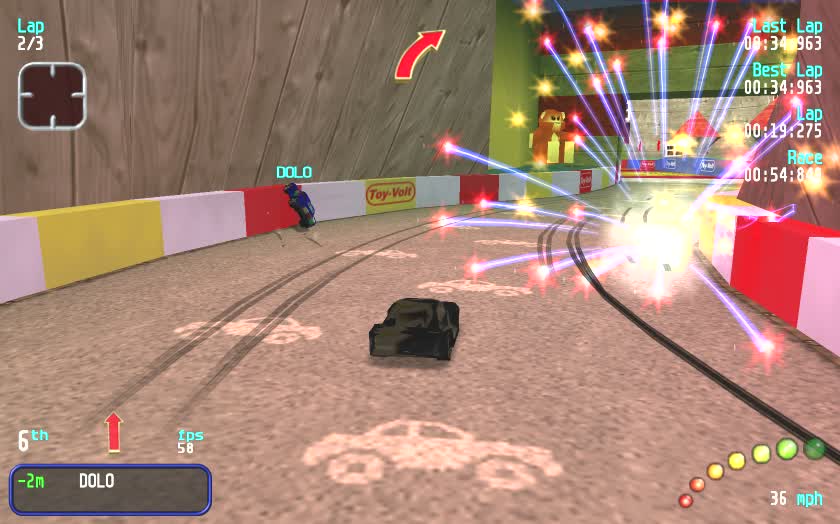Click the empty weapon pickup slot

pos(52,95)
